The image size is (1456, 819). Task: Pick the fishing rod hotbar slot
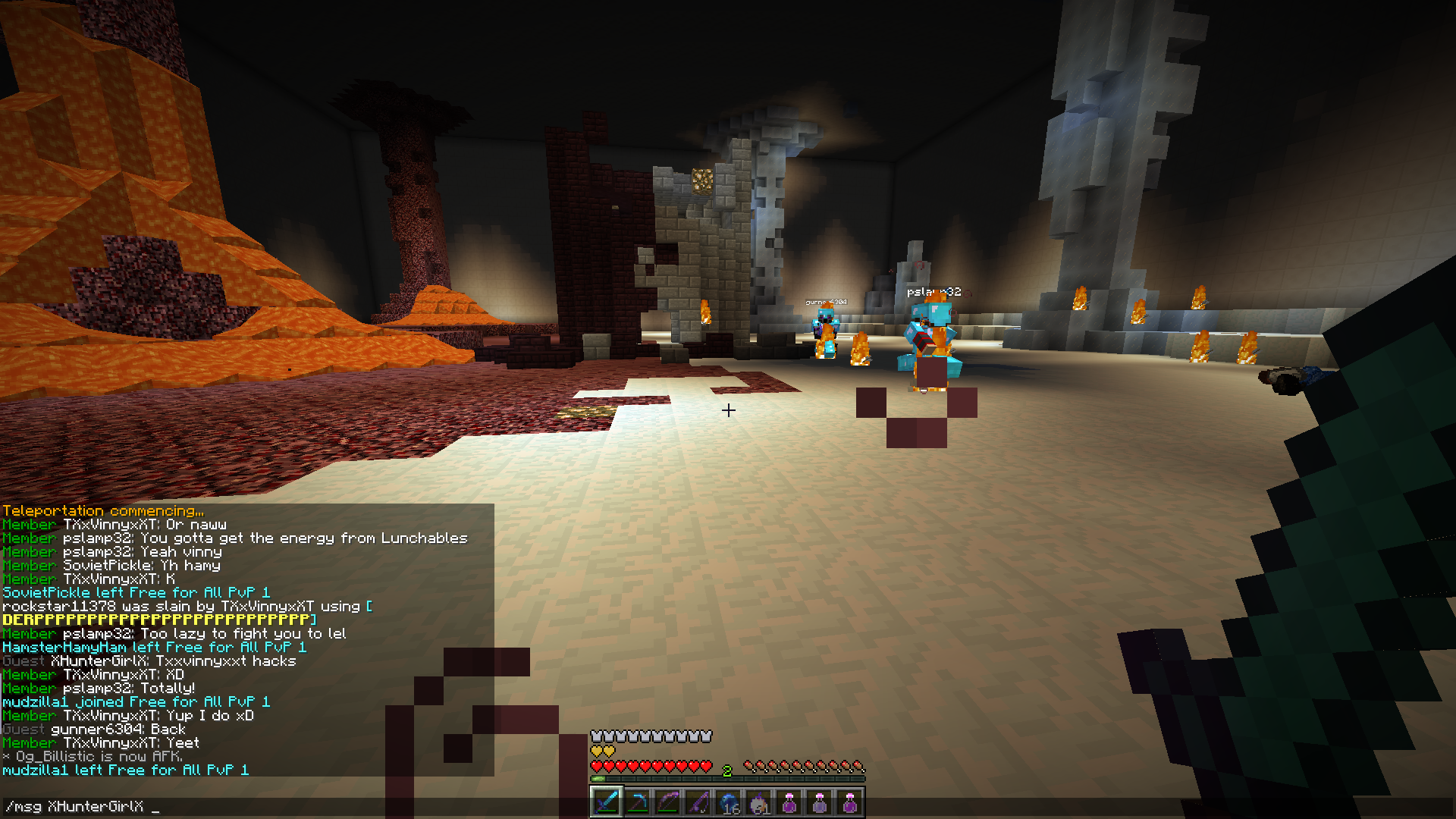point(698,802)
